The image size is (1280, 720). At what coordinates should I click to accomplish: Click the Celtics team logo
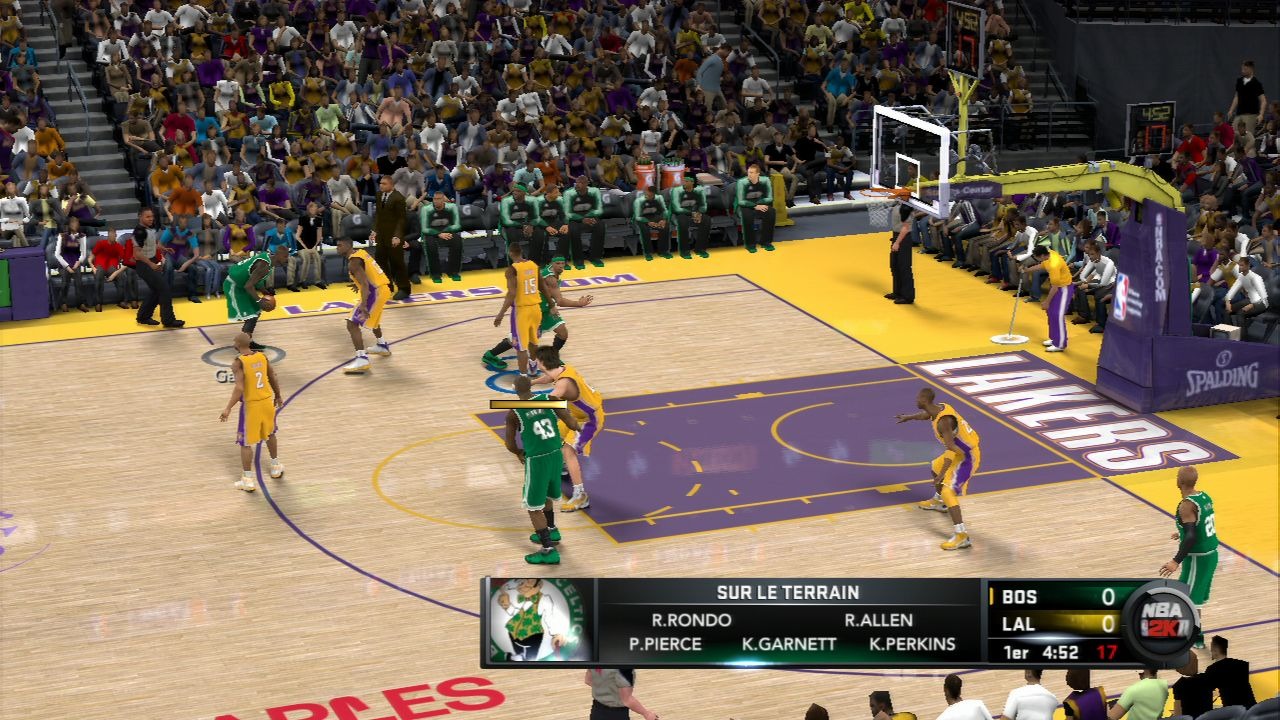point(538,621)
